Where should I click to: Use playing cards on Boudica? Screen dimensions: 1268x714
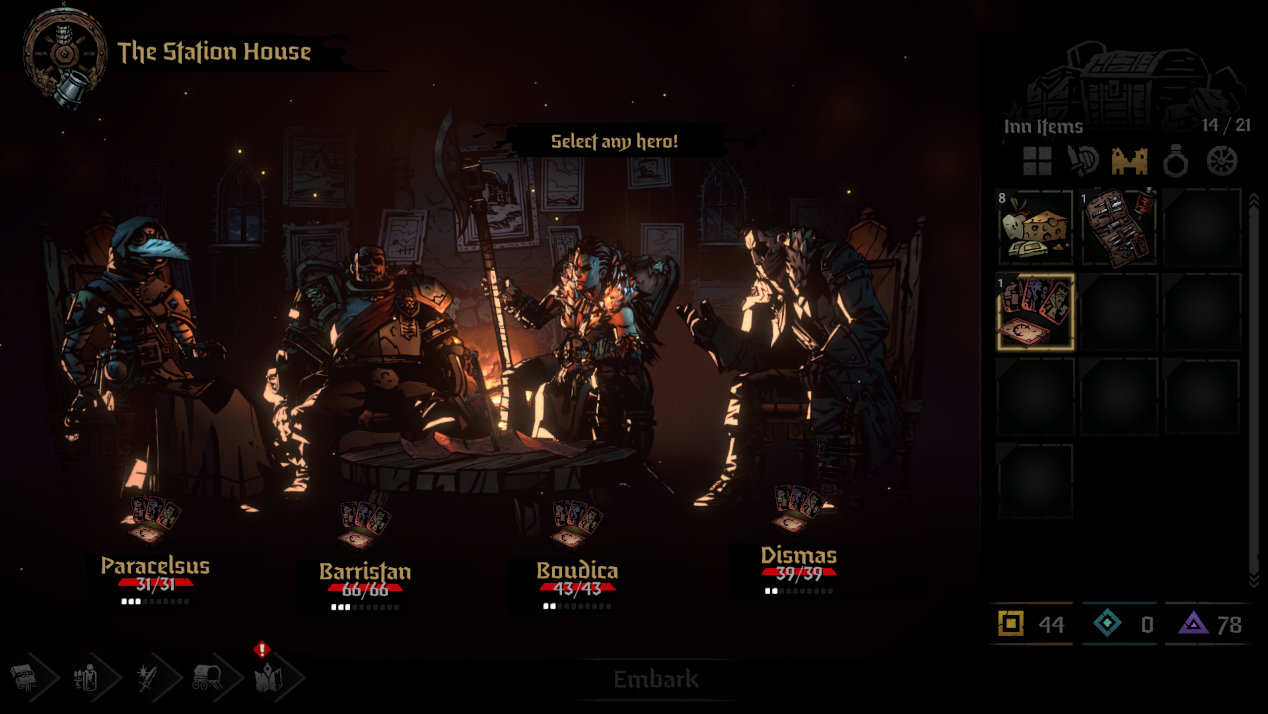coord(577,524)
